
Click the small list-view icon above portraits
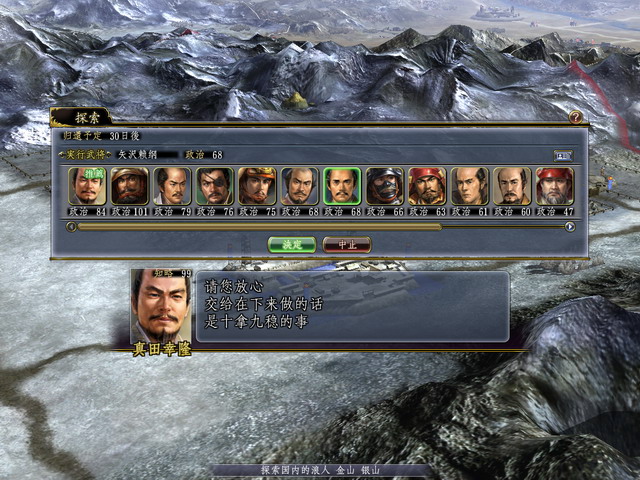tap(563, 155)
